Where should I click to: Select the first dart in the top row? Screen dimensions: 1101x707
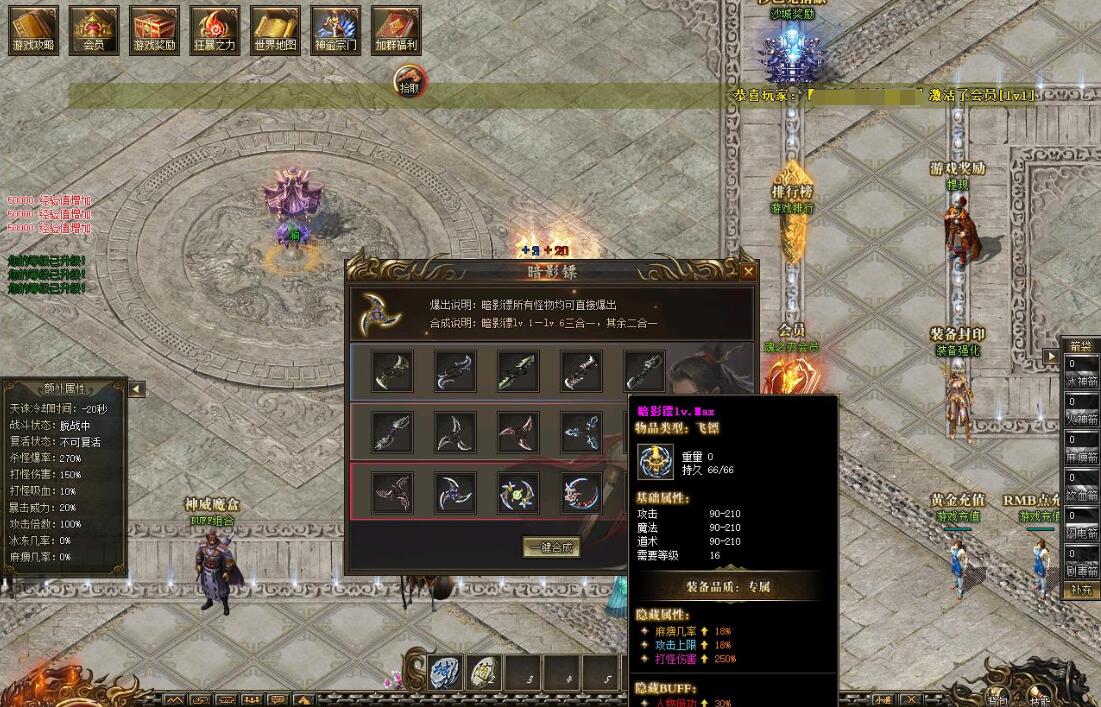click(393, 371)
